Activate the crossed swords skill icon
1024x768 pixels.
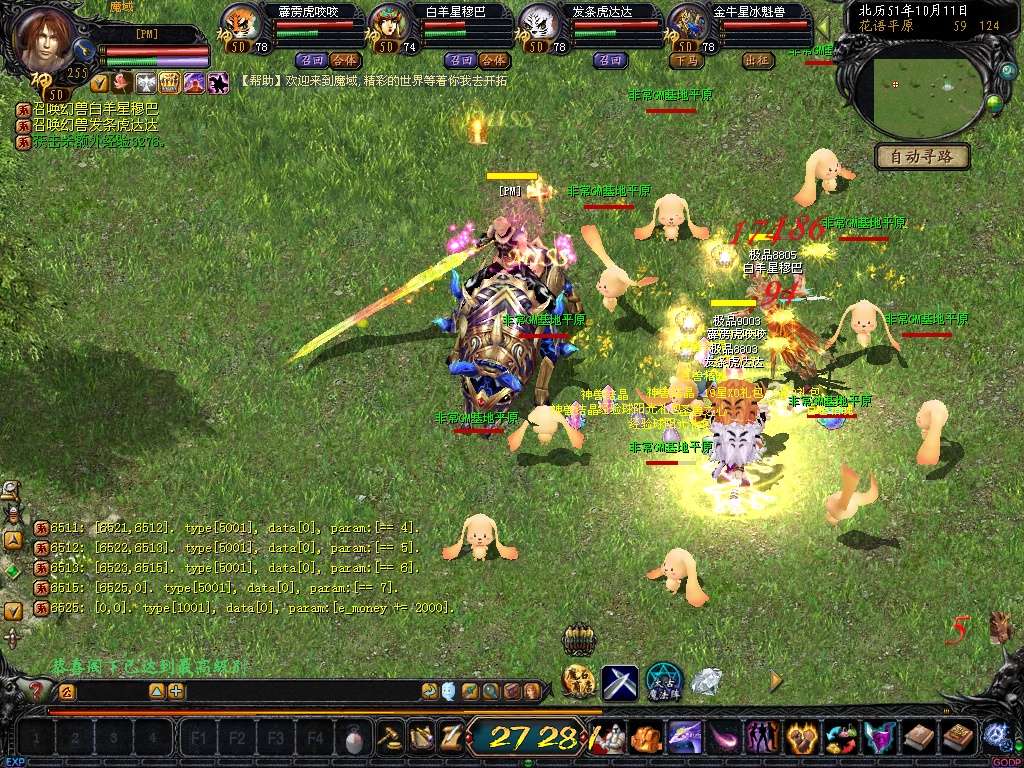(x=620, y=683)
